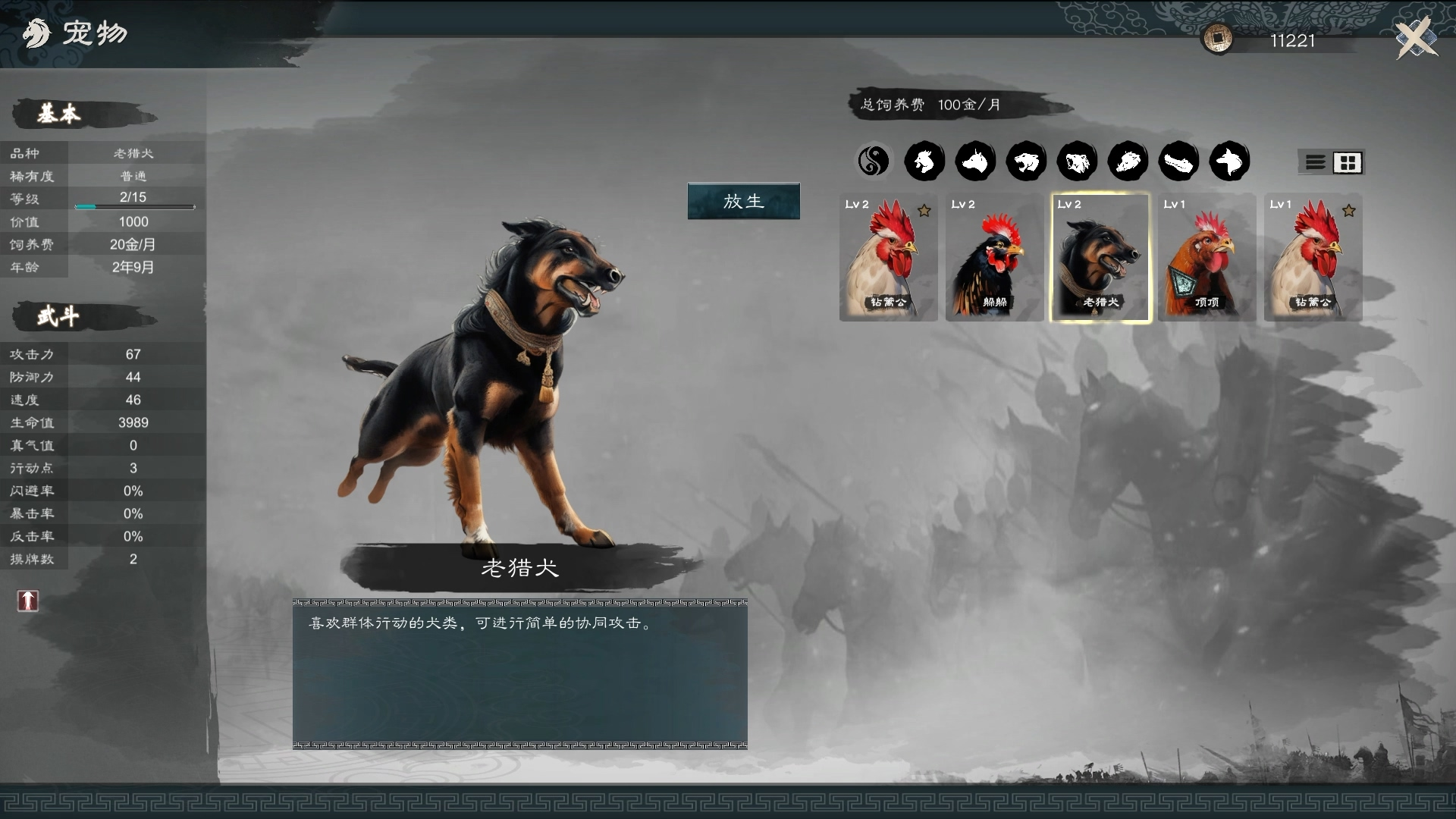Select the dog category filter icon
The width and height of the screenshot is (1456, 819).
tap(976, 161)
